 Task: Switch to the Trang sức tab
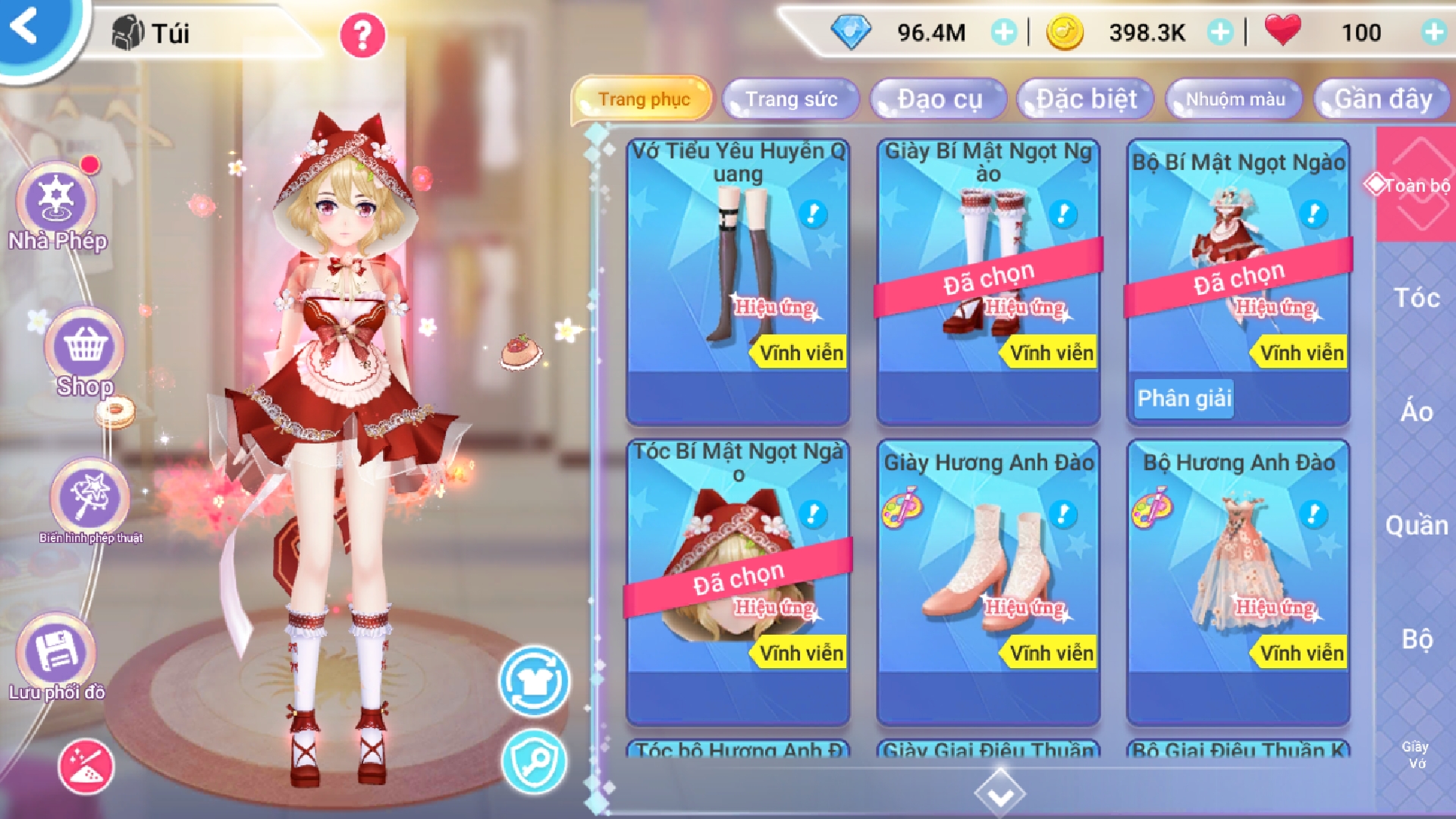pos(791,99)
